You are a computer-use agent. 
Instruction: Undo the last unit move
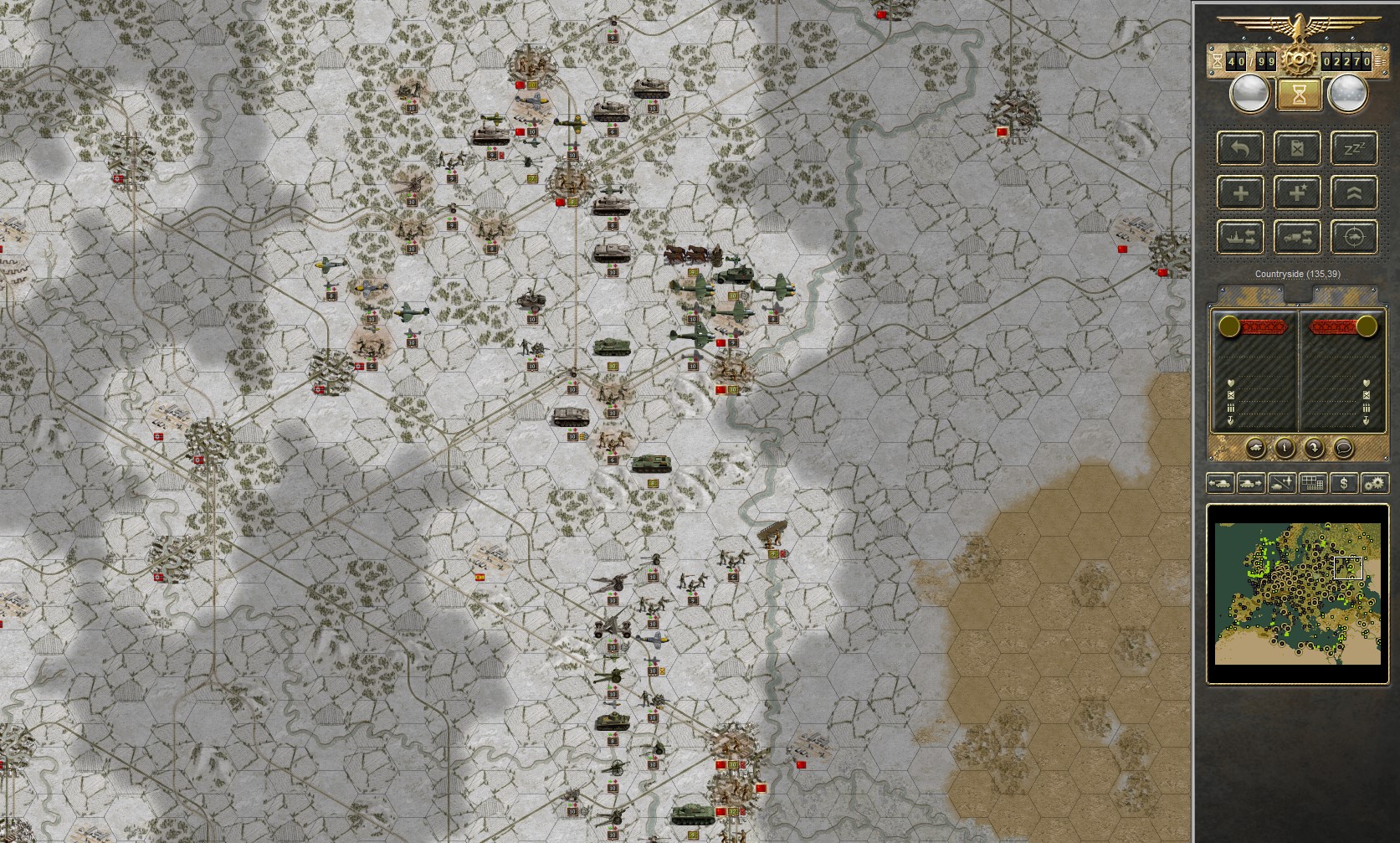[1241, 149]
